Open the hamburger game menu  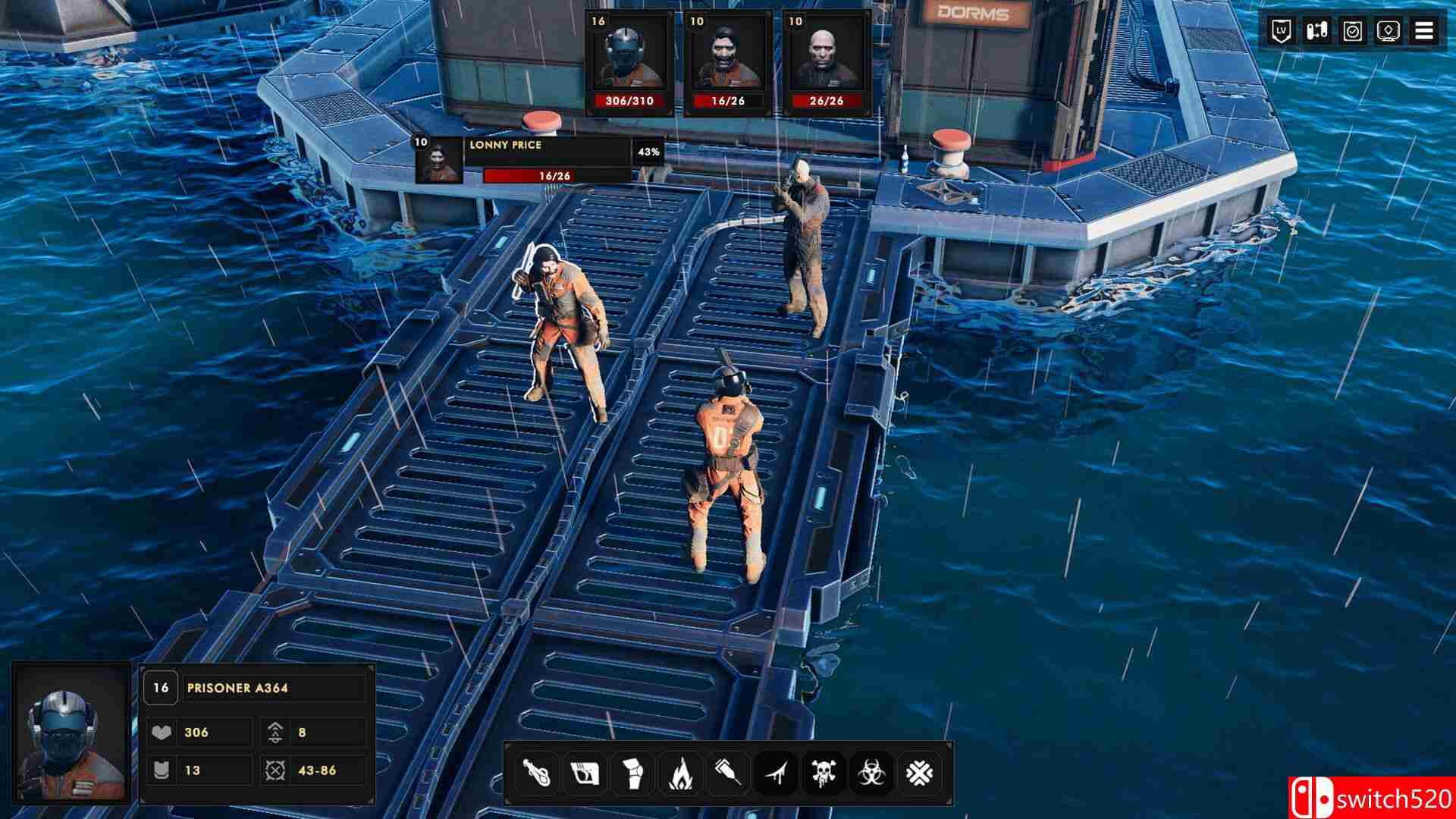click(x=1425, y=32)
